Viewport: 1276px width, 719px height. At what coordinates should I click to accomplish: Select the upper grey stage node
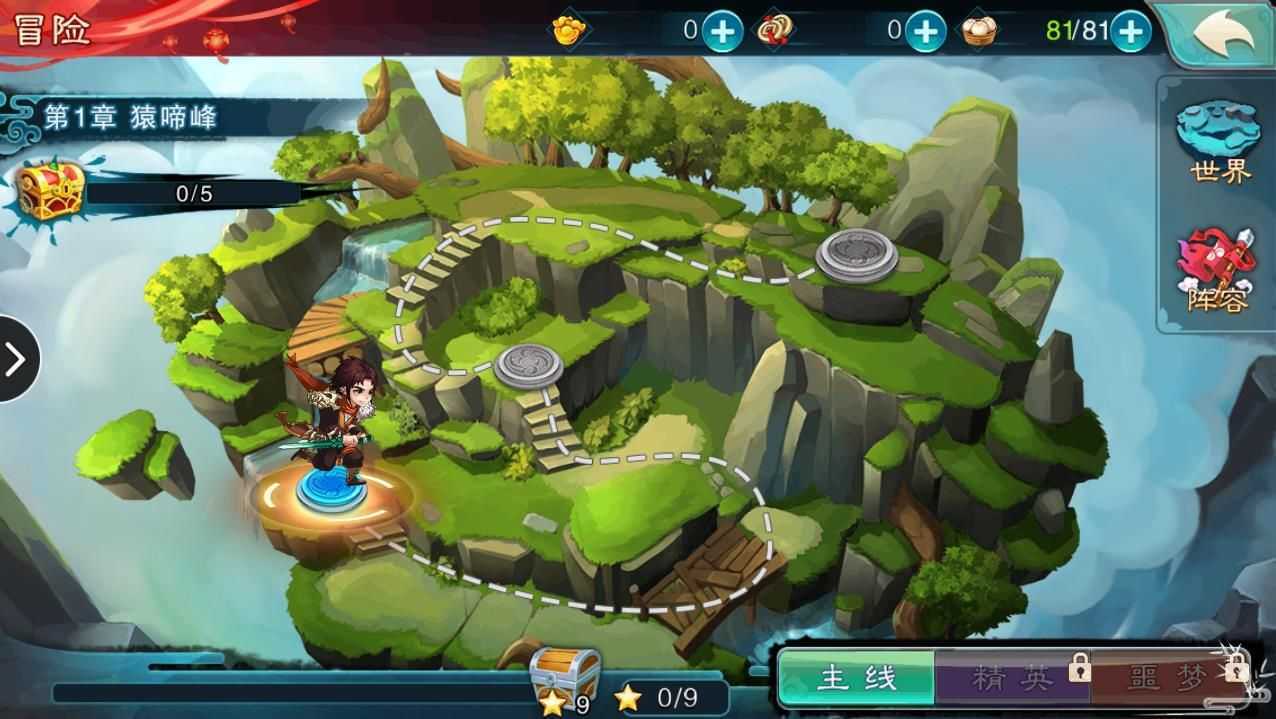click(857, 253)
